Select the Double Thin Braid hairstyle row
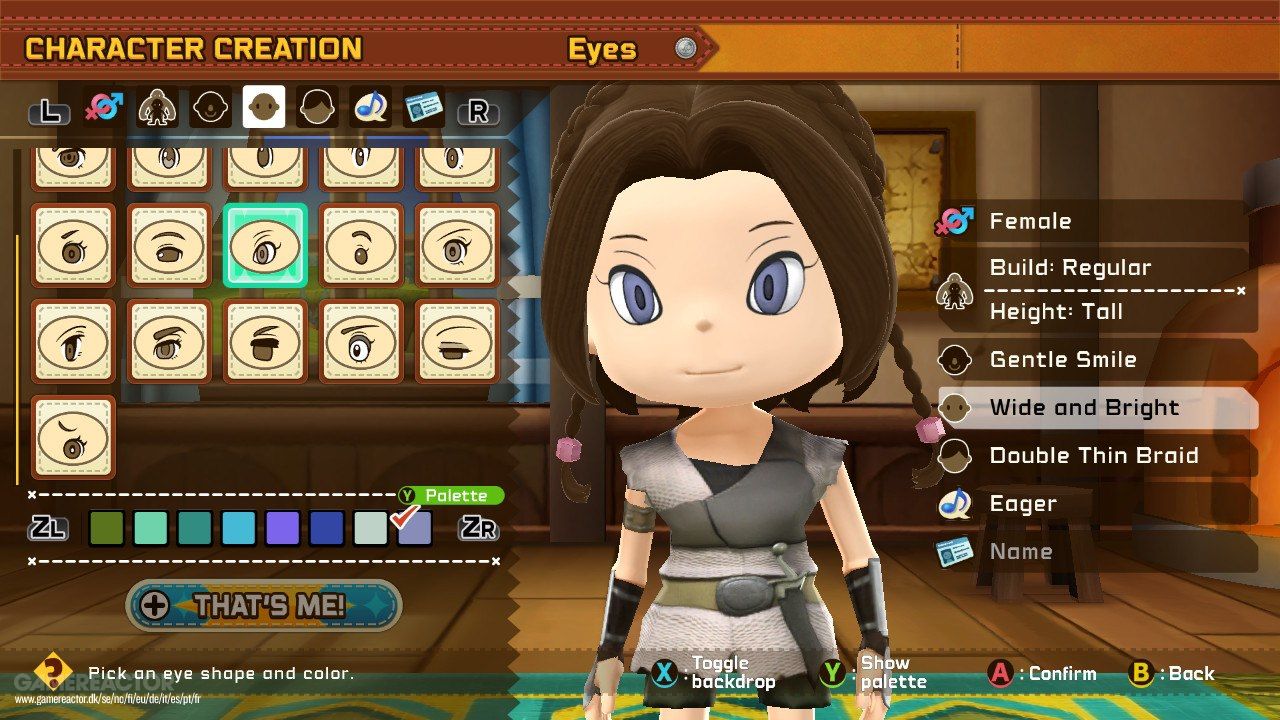Screen dimensions: 1280x720 [x=1095, y=456]
